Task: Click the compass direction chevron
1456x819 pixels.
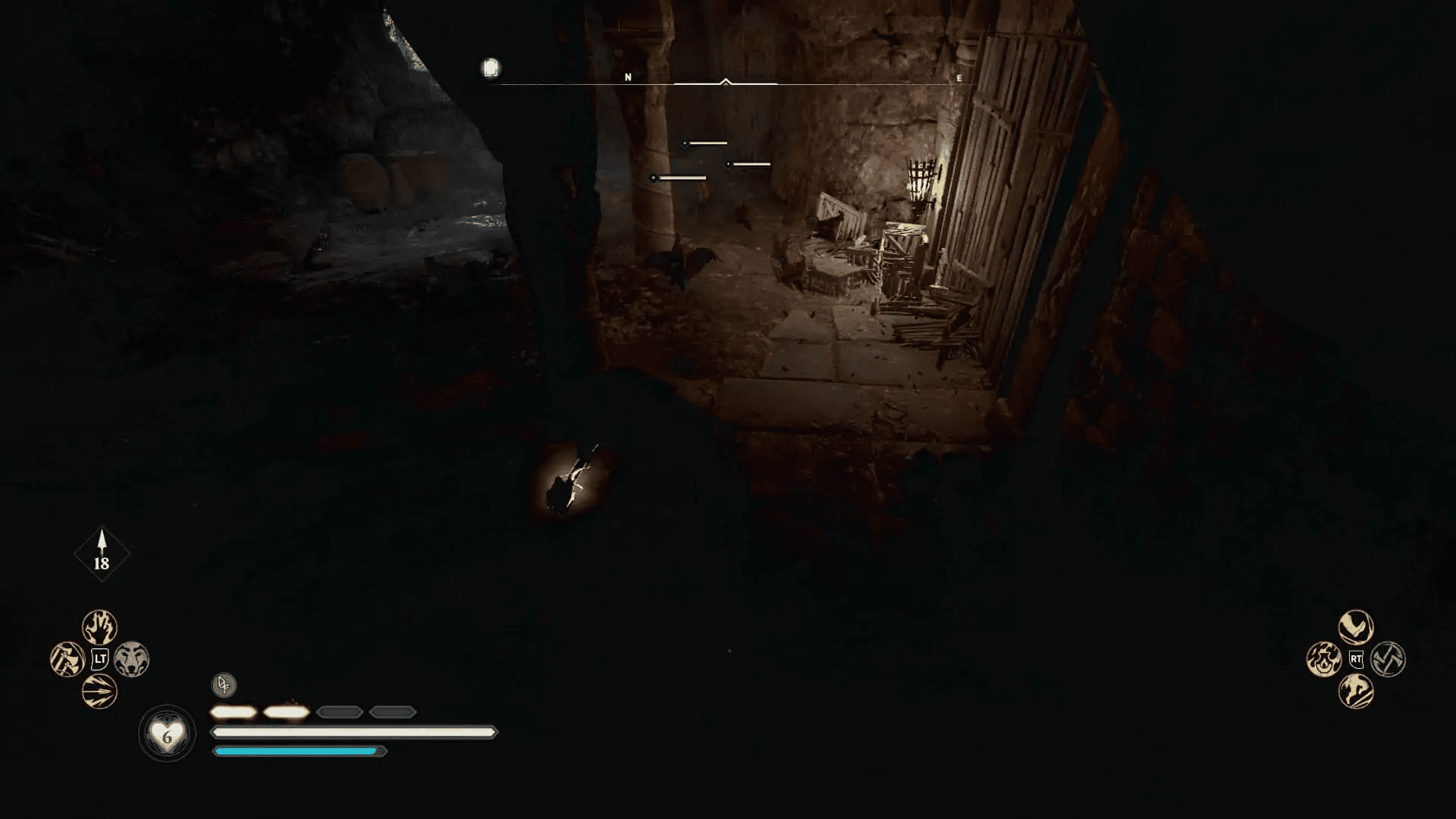Action: click(726, 80)
